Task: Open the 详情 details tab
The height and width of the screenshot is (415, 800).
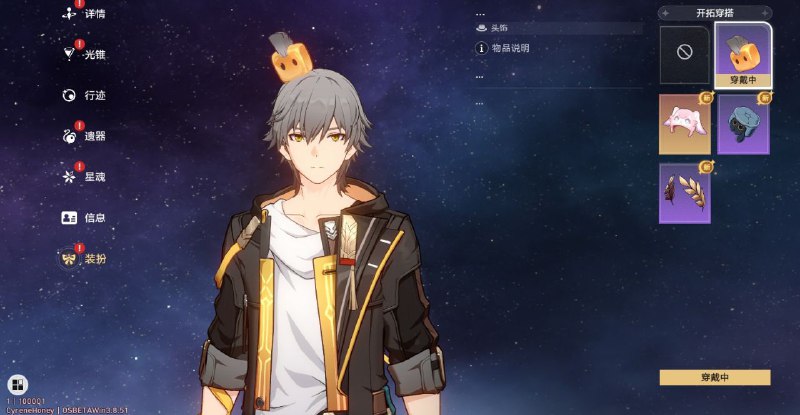Action: 85,15
